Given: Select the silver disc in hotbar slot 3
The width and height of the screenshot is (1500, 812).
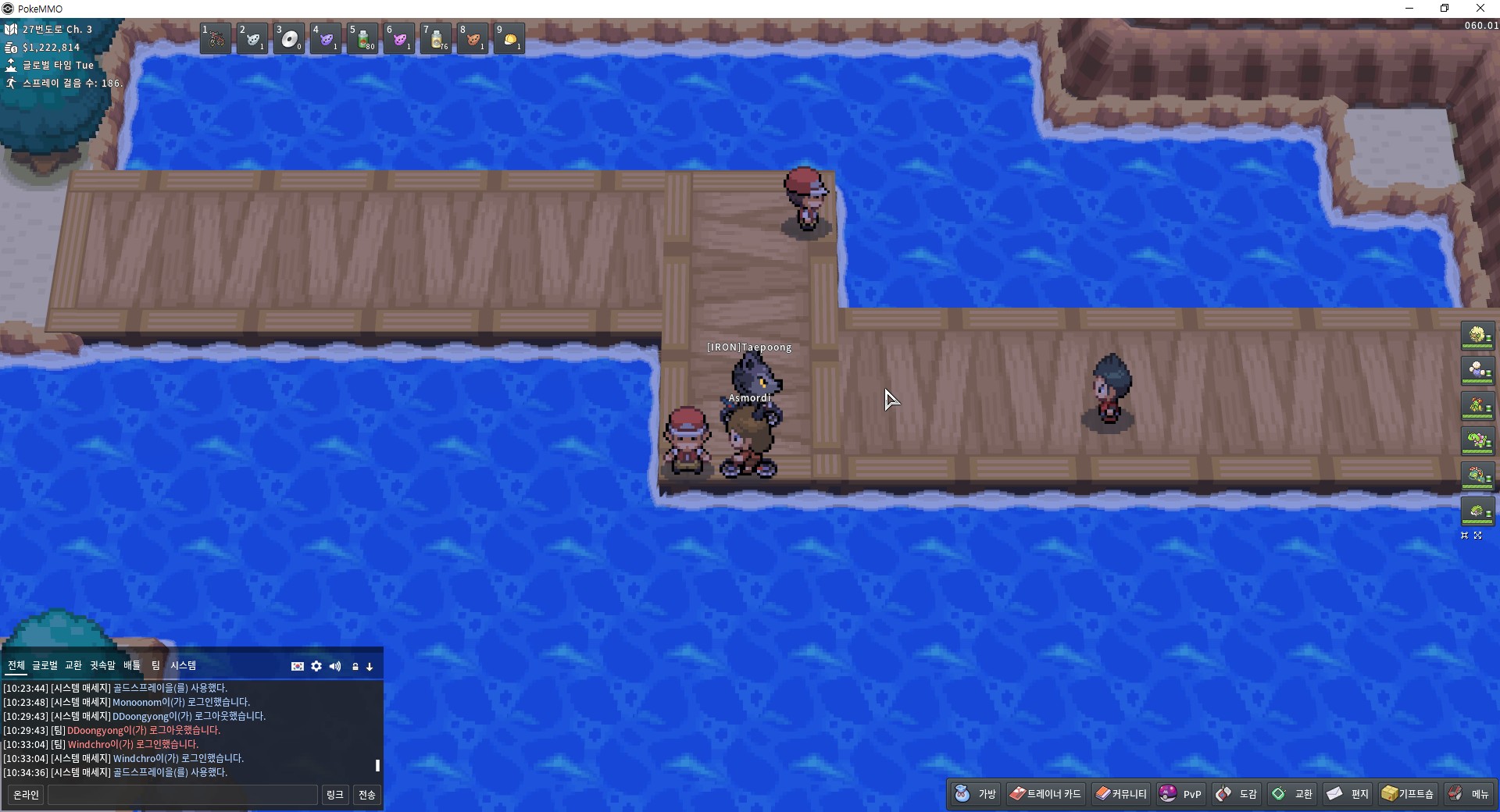Looking at the screenshot, I should click(x=289, y=38).
